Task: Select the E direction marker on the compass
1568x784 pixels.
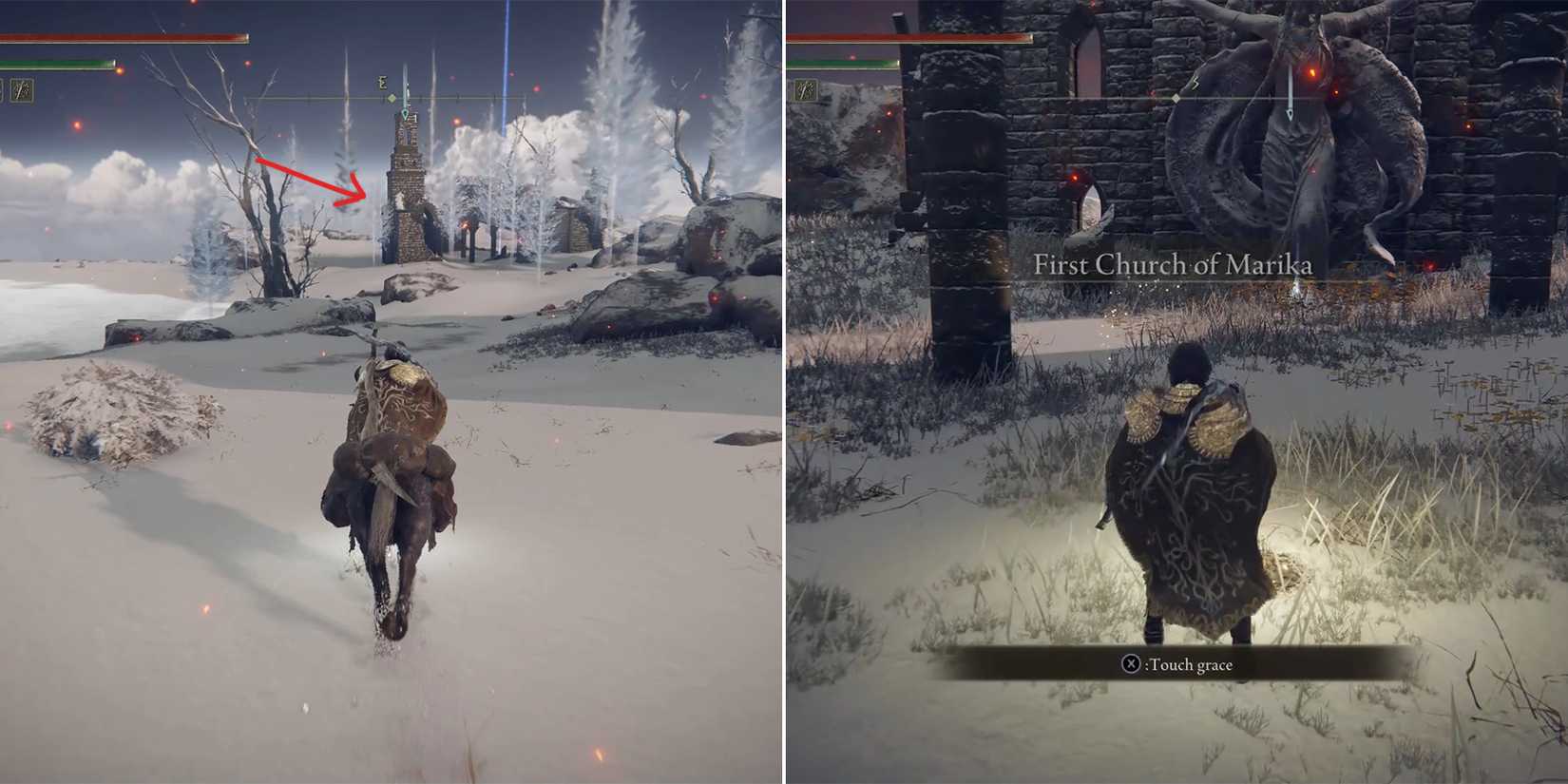Action: [383, 83]
